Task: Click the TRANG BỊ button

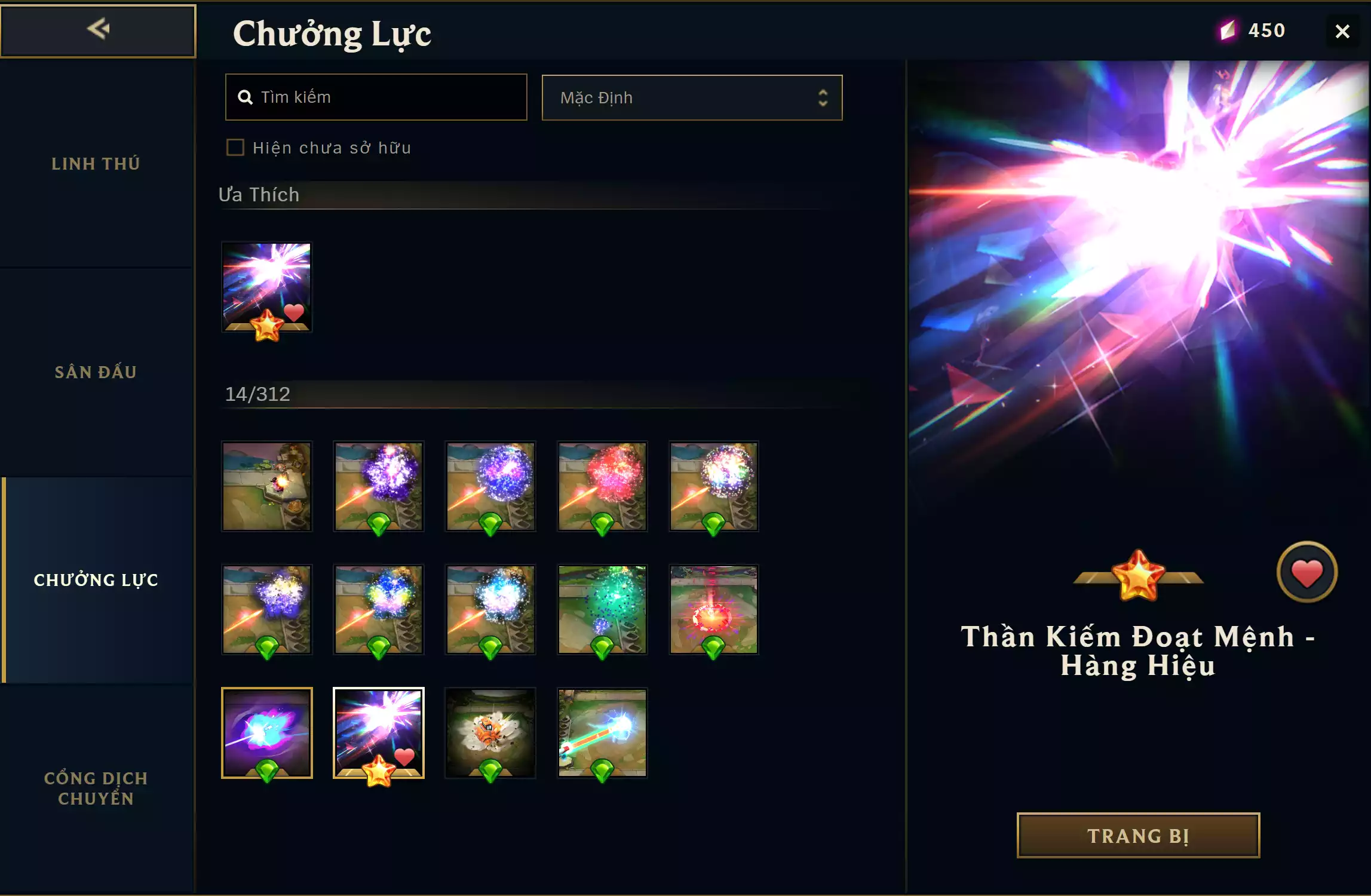Action: 1137,835
